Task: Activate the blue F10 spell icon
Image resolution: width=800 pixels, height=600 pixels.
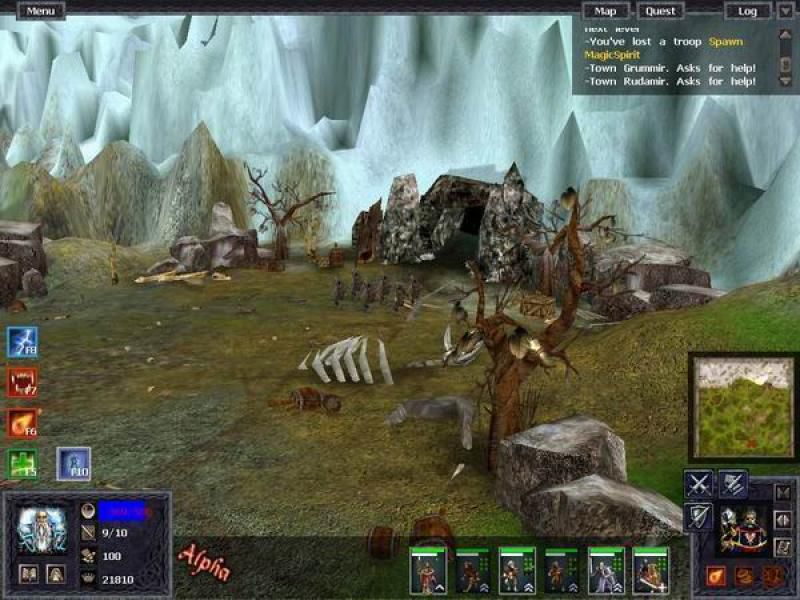Action: tap(73, 463)
